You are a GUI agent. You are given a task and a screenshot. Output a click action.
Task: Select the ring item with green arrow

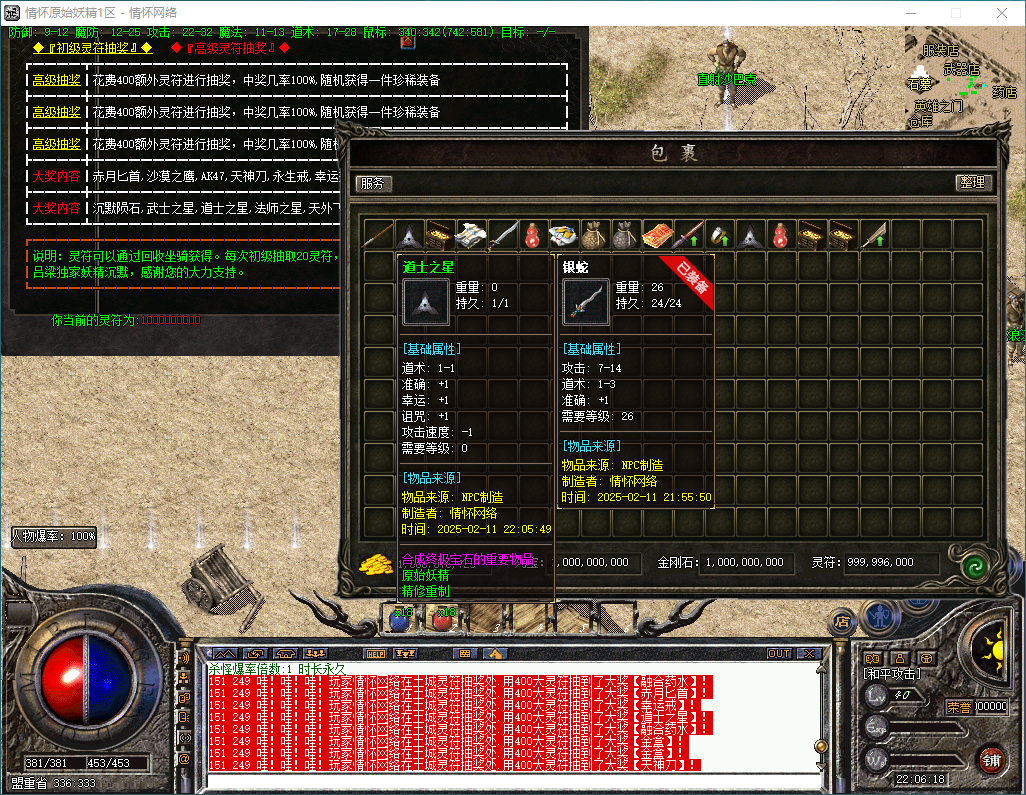(718, 235)
